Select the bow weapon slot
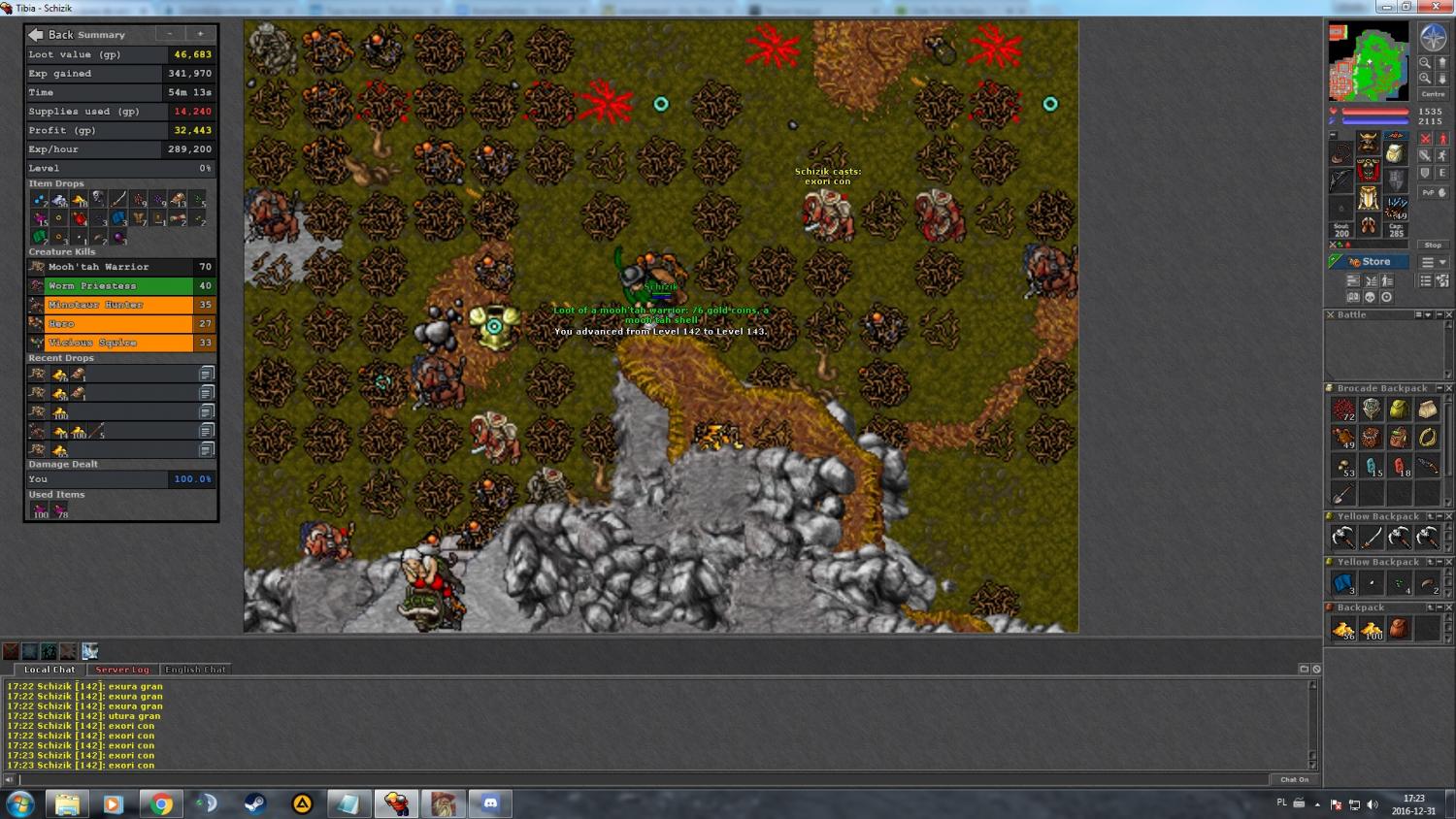 pyautogui.click(x=1340, y=180)
